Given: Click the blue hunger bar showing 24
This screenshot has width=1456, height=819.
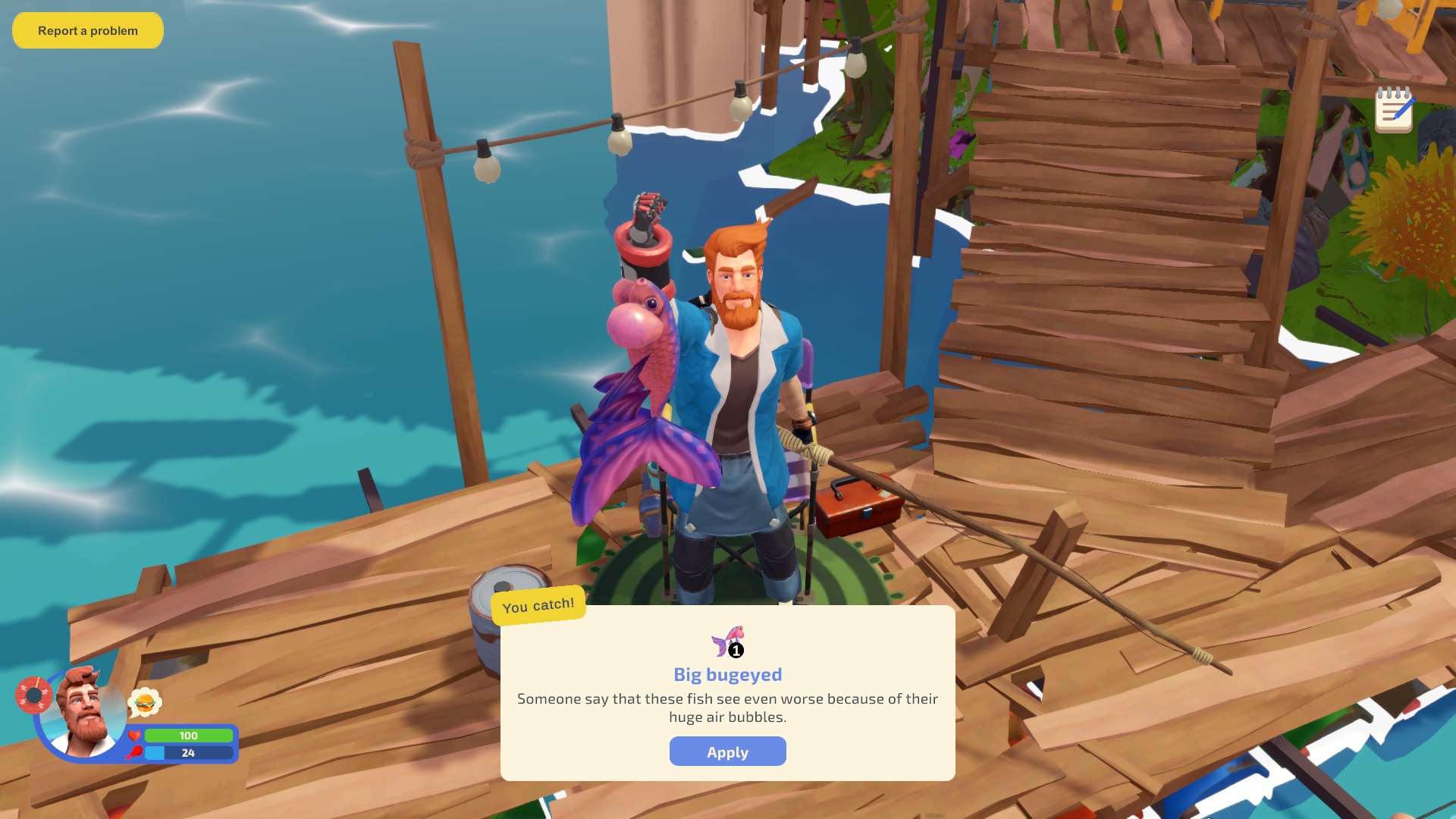Looking at the screenshot, I should 188,753.
